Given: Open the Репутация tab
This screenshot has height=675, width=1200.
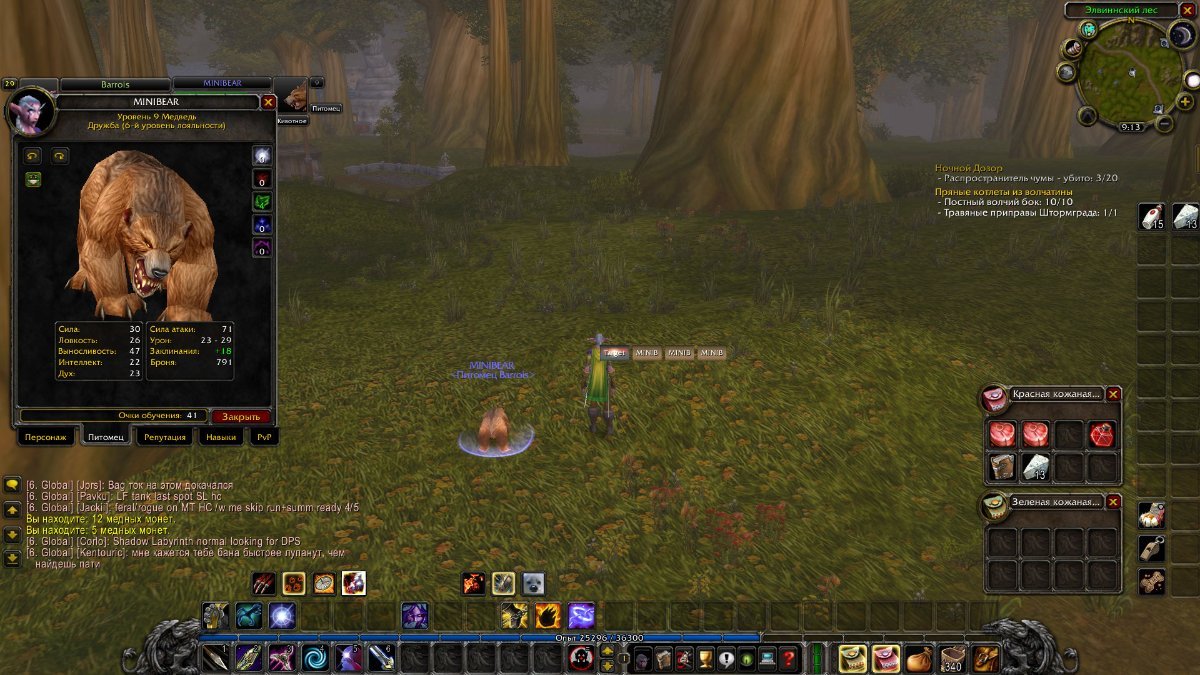Looking at the screenshot, I should [164, 437].
